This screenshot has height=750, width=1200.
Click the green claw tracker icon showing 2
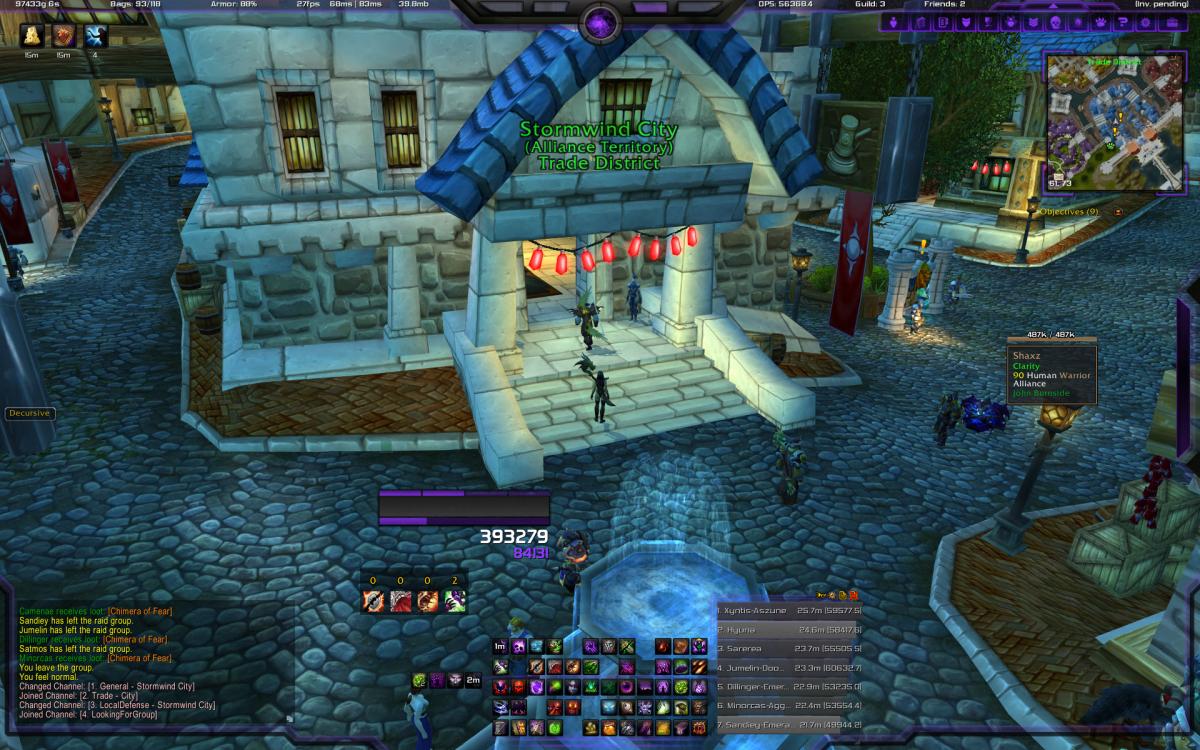tap(455, 601)
